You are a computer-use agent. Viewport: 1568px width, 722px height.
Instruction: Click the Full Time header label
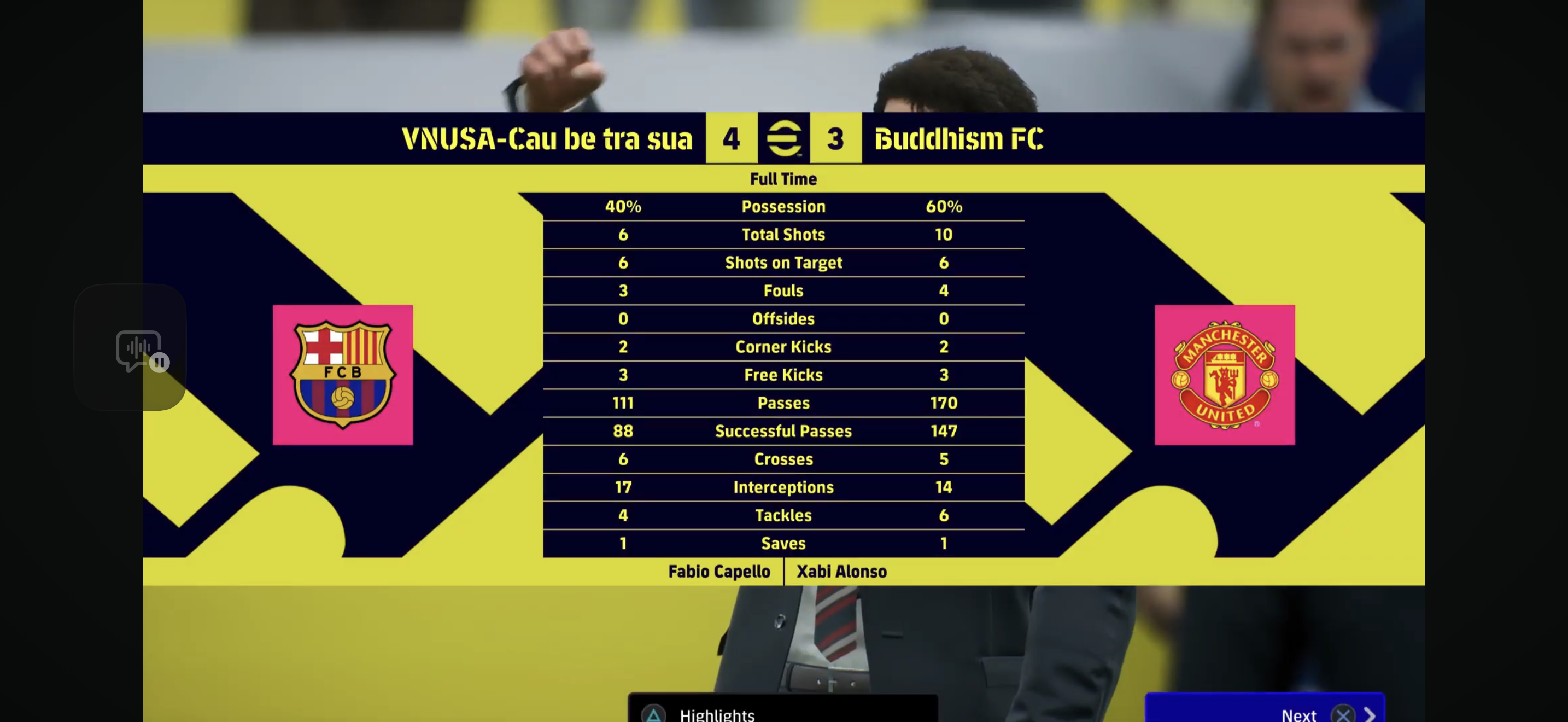tap(784, 178)
